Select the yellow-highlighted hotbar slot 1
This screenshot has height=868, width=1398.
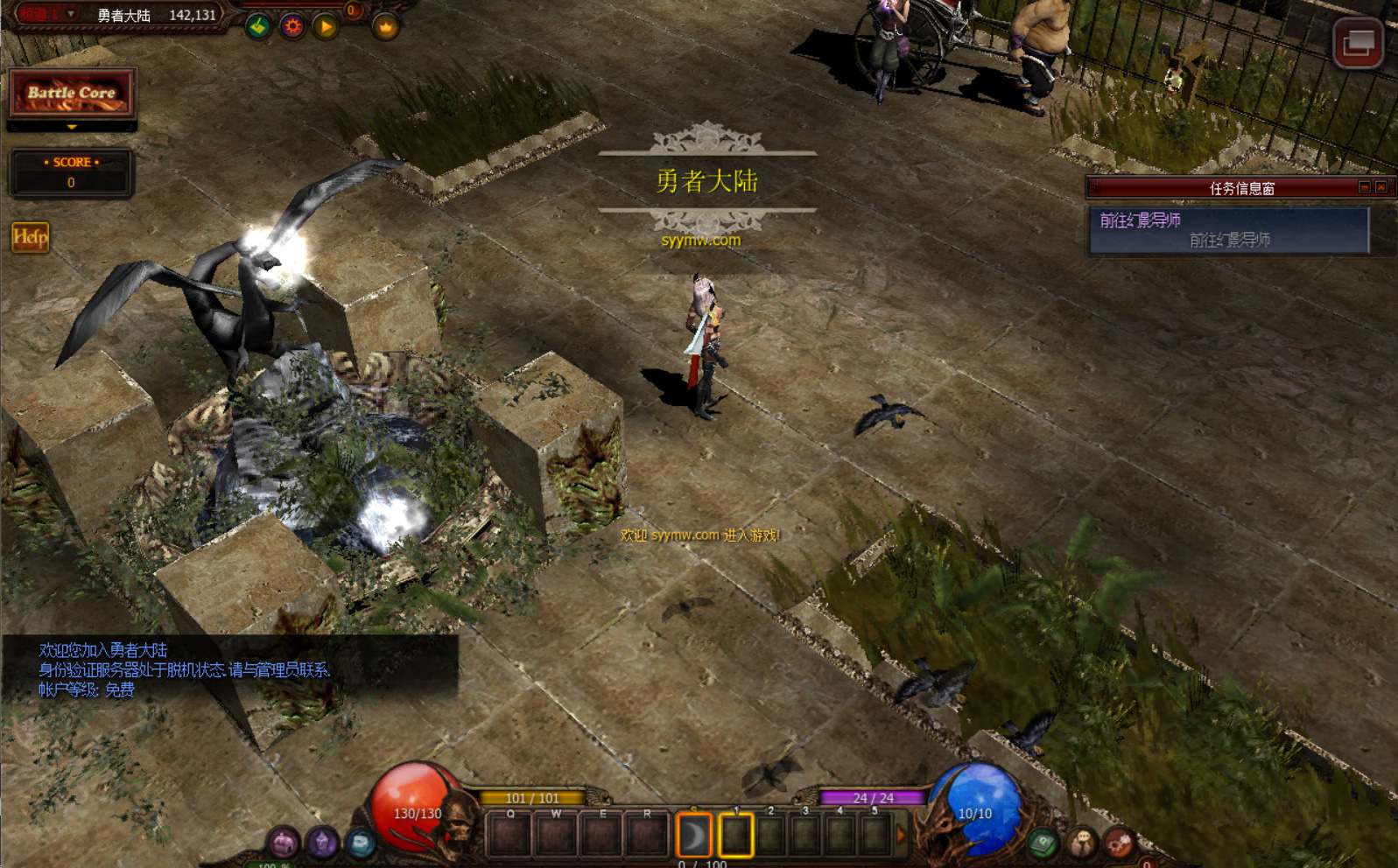click(x=735, y=836)
